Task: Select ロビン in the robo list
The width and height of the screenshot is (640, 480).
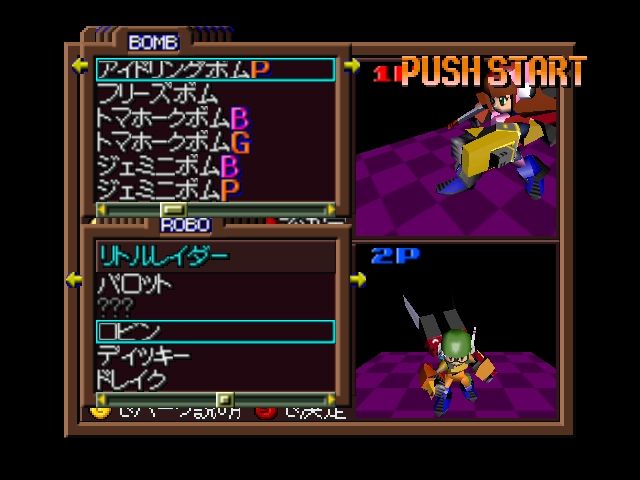Action: pyautogui.click(x=129, y=331)
